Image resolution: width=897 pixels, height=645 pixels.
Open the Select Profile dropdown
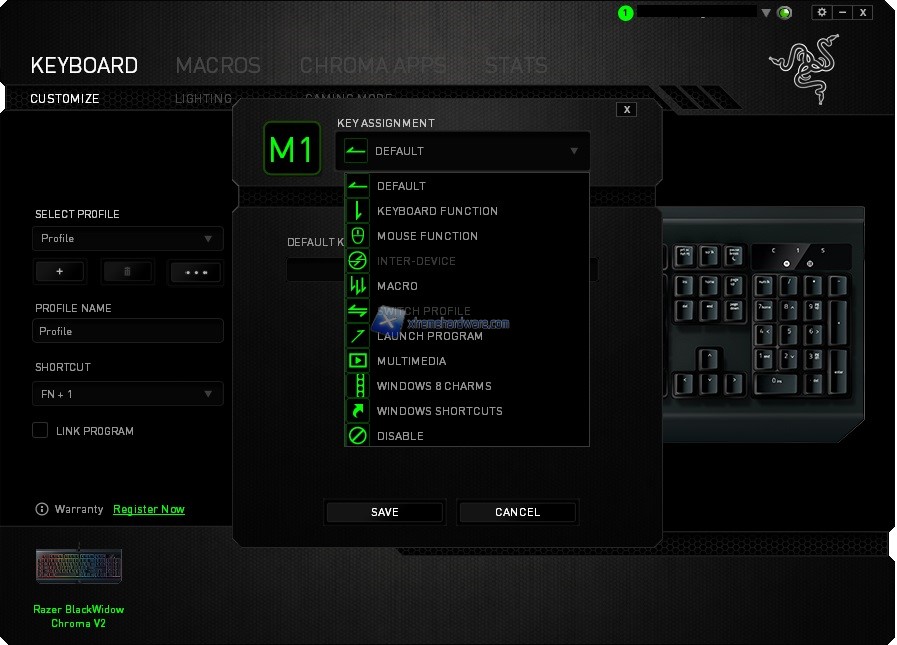(128, 239)
